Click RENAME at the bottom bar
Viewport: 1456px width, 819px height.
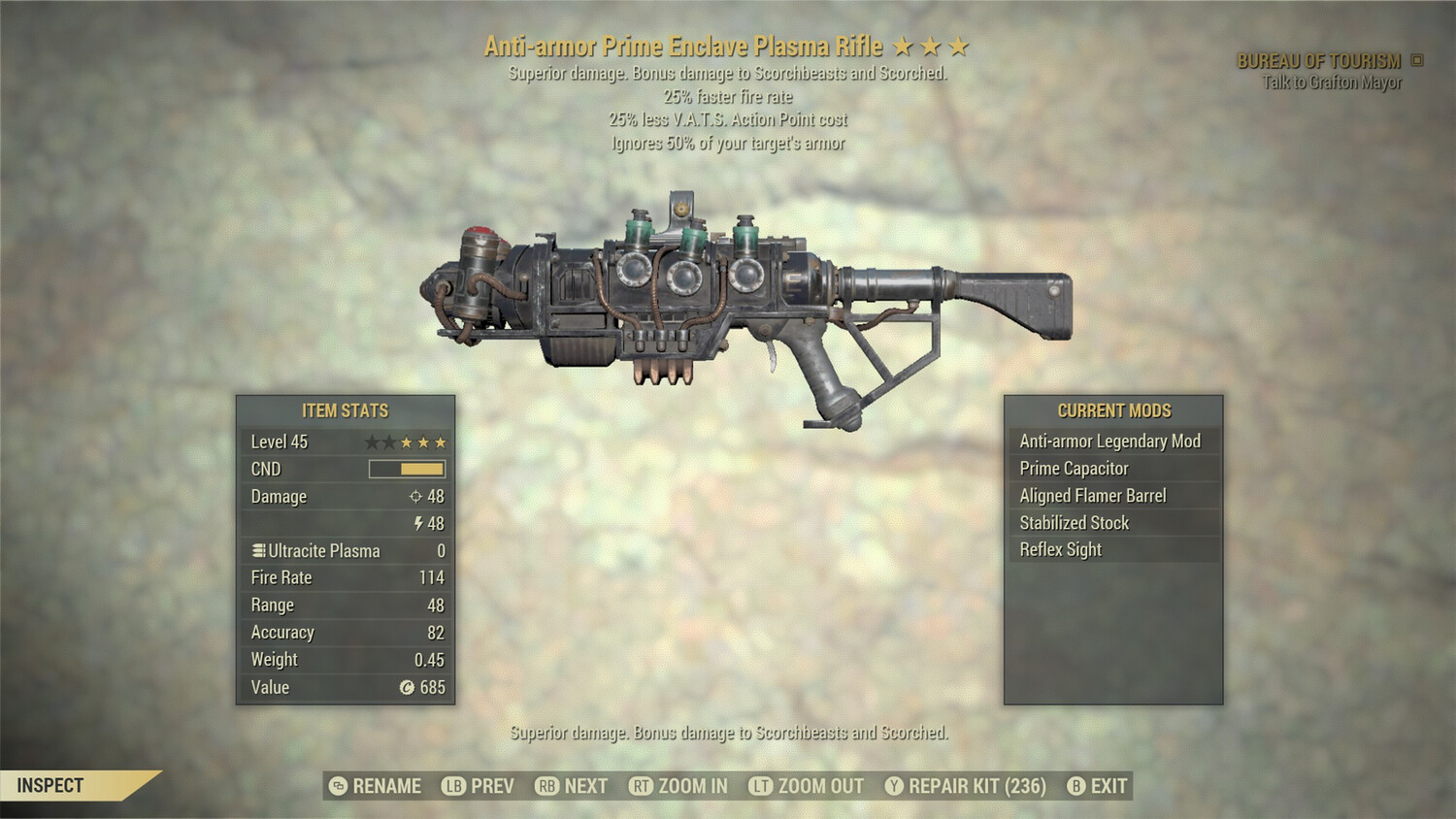click(x=386, y=786)
